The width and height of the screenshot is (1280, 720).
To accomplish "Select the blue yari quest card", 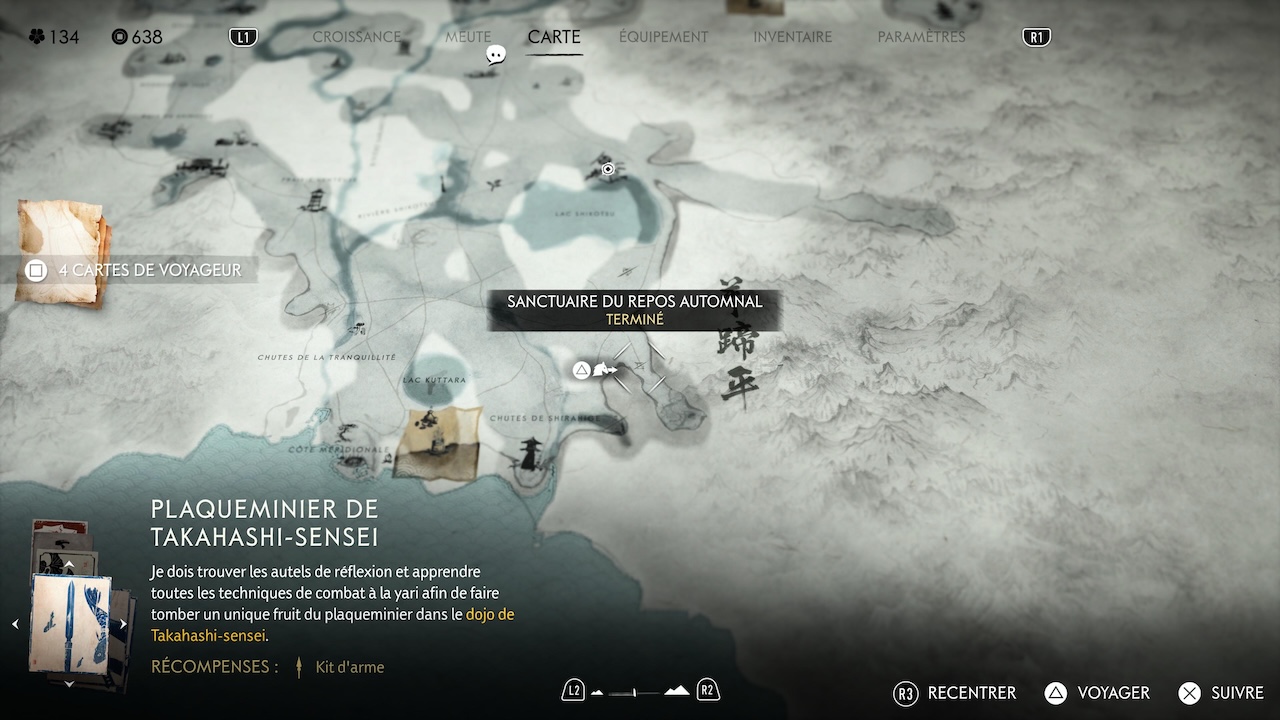I will [69, 624].
